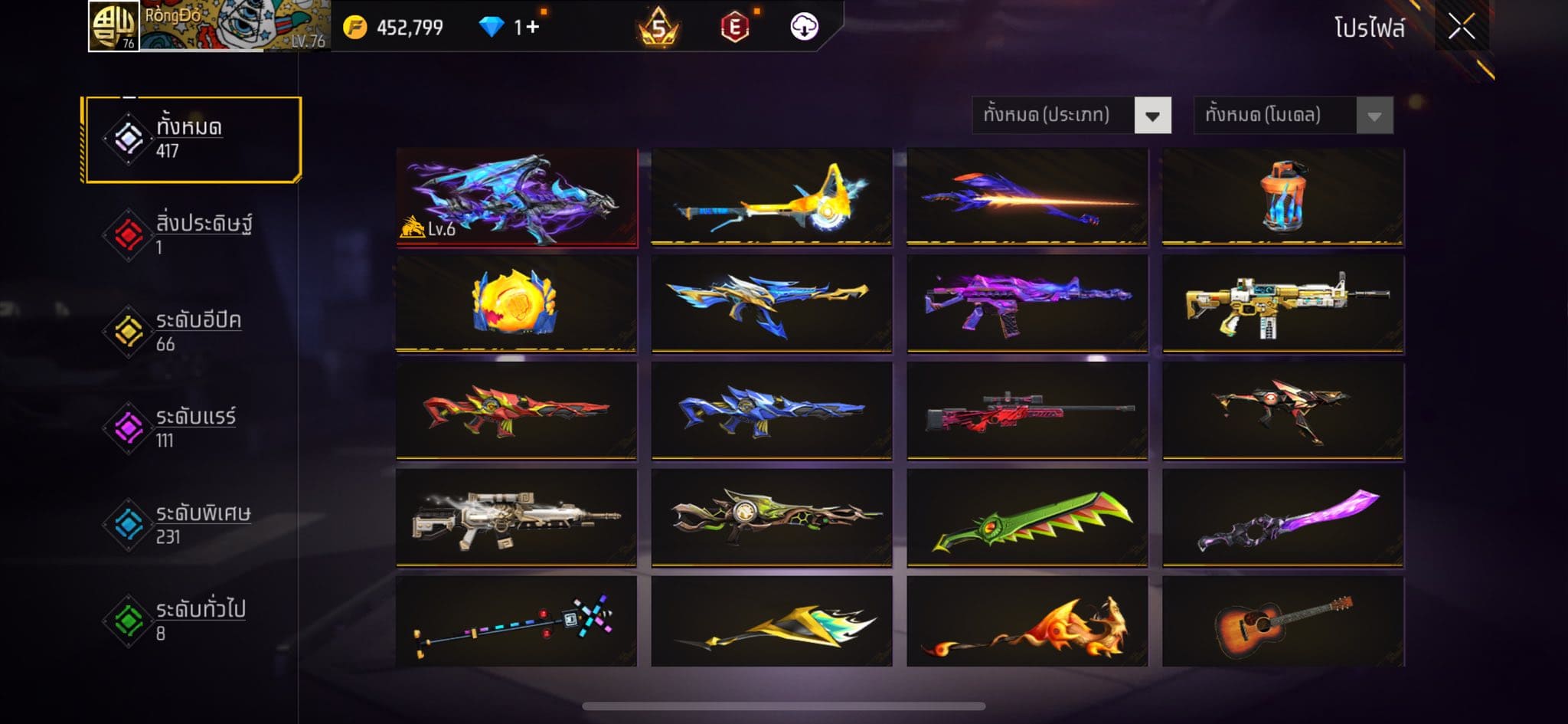This screenshot has height=724, width=1568.
Task: Choose the golden fist gloo wall skin
Action: (x=515, y=303)
